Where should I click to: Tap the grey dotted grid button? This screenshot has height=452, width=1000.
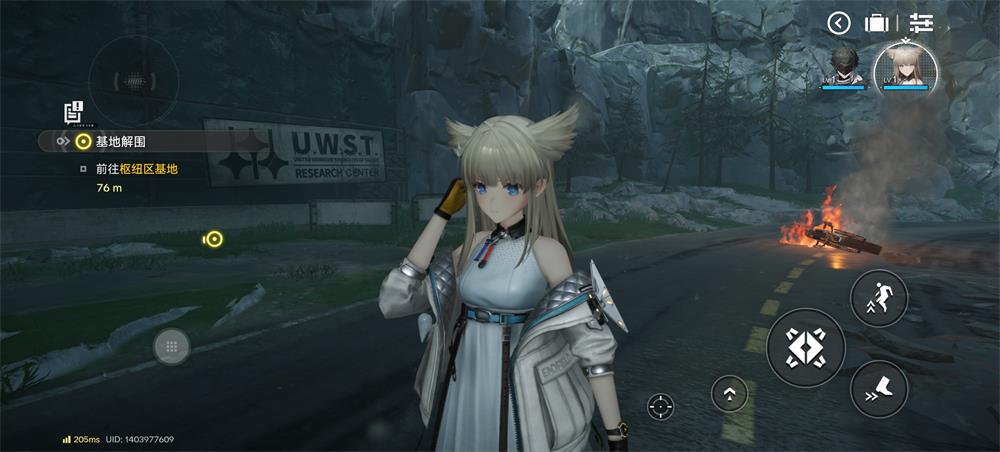[x=172, y=346]
